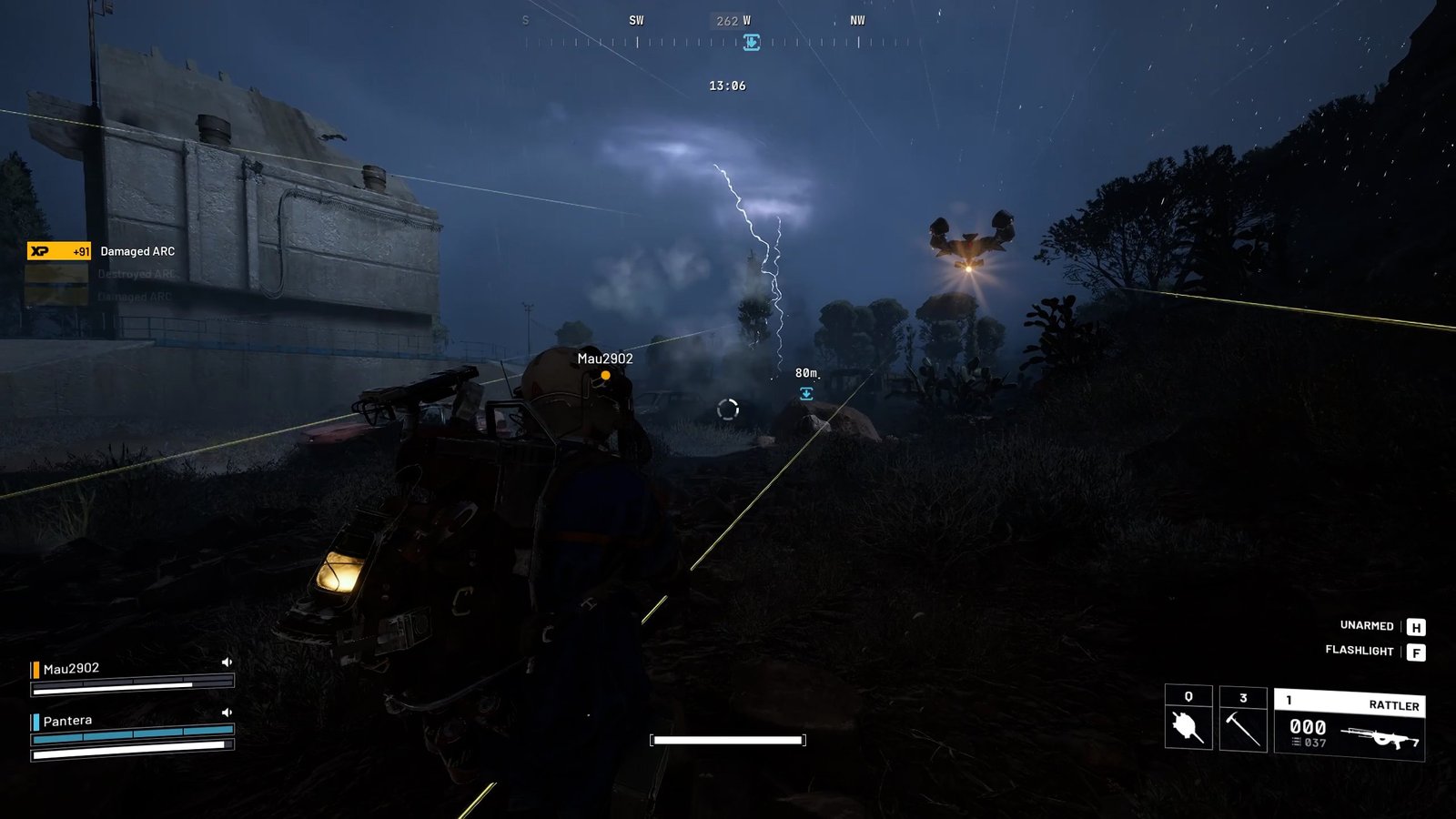Image resolution: width=1456 pixels, height=819 pixels.
Task: Click the objective marker on the compass
Action: tap(752, 42)
